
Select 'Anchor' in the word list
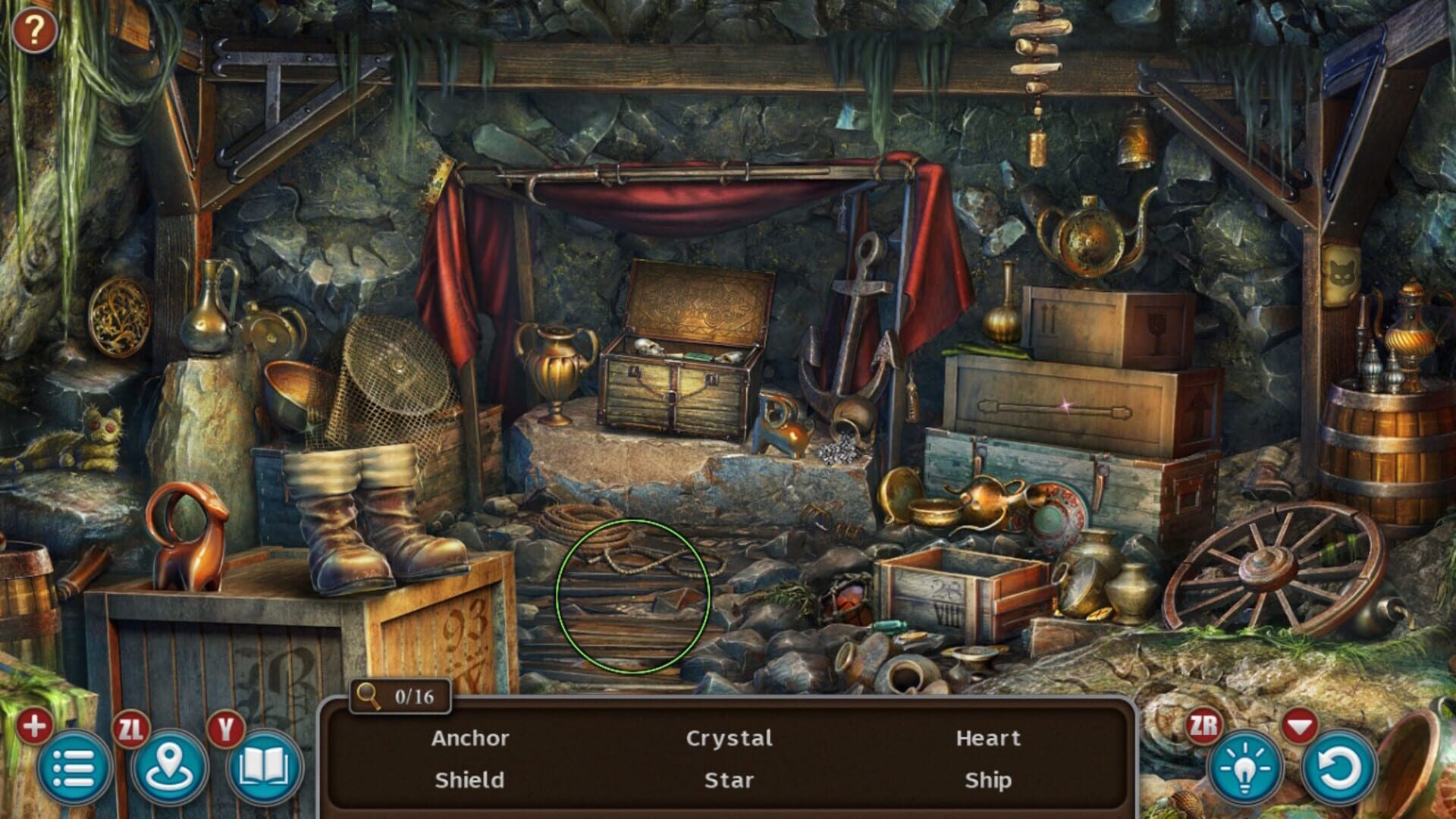point(470,738)
